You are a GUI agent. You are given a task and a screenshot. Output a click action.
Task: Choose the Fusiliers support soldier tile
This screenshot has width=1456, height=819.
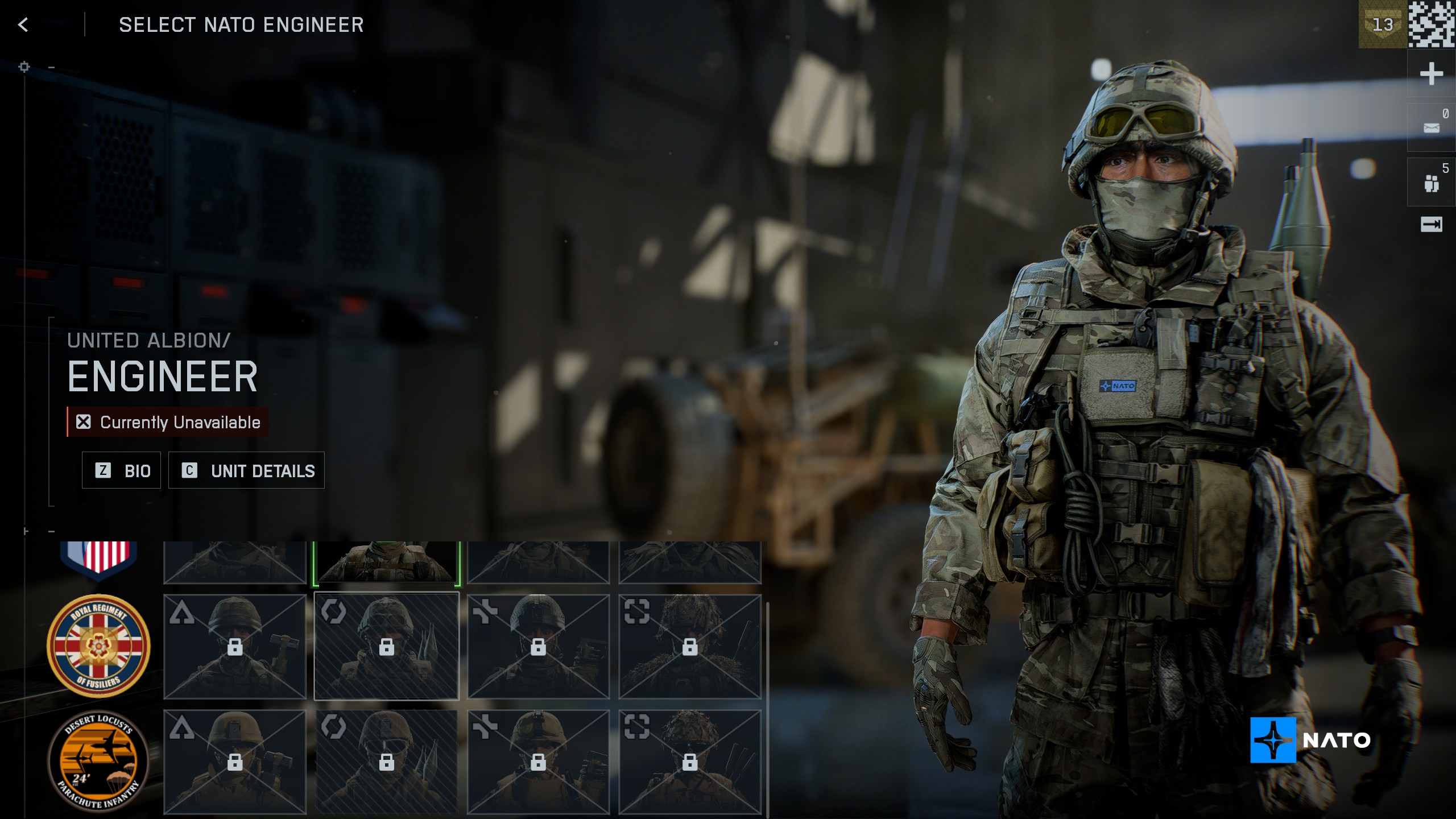pos(538,647)
